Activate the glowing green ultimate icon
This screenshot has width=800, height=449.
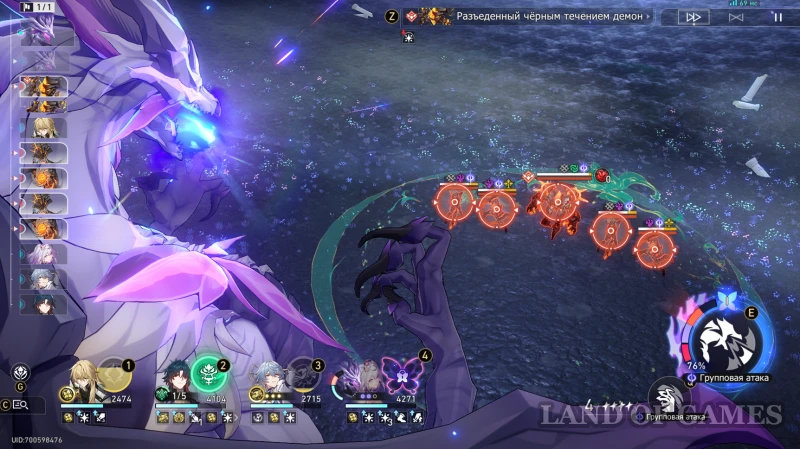[208, 377]
